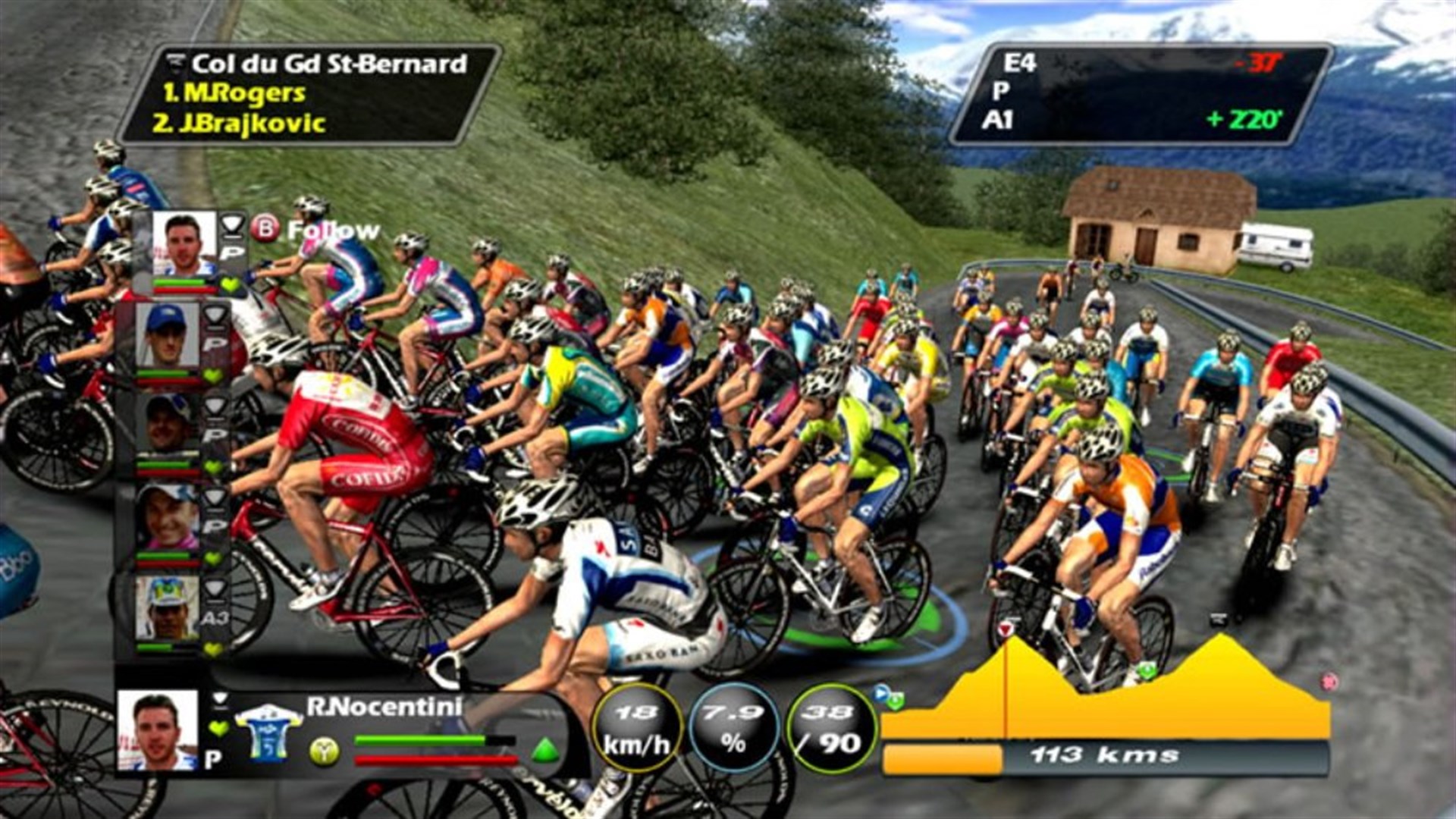Click the A1 +220' breakaway gap entry

1137,119
